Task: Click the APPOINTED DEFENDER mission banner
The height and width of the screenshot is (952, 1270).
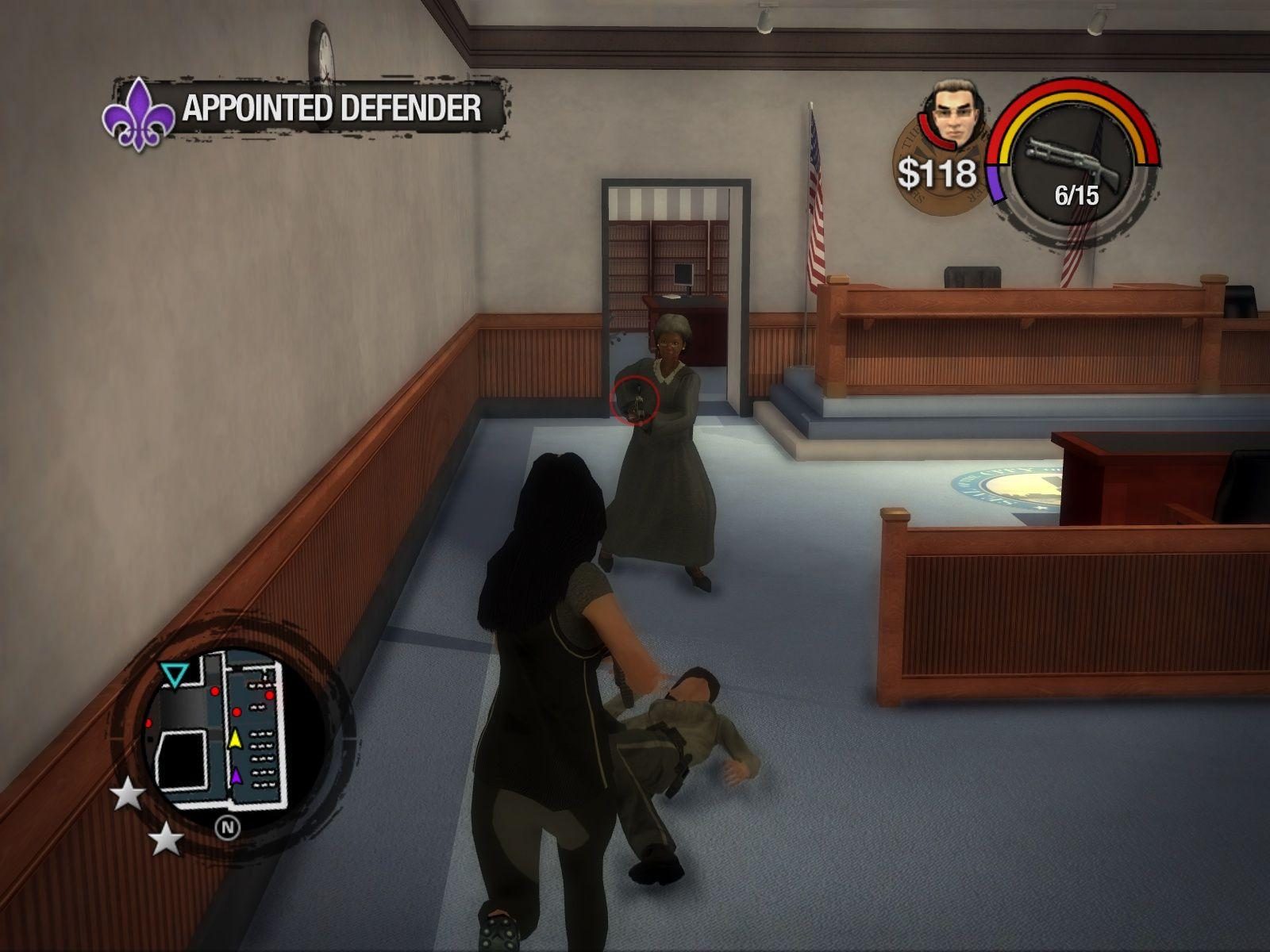Action: coord(332,108)
